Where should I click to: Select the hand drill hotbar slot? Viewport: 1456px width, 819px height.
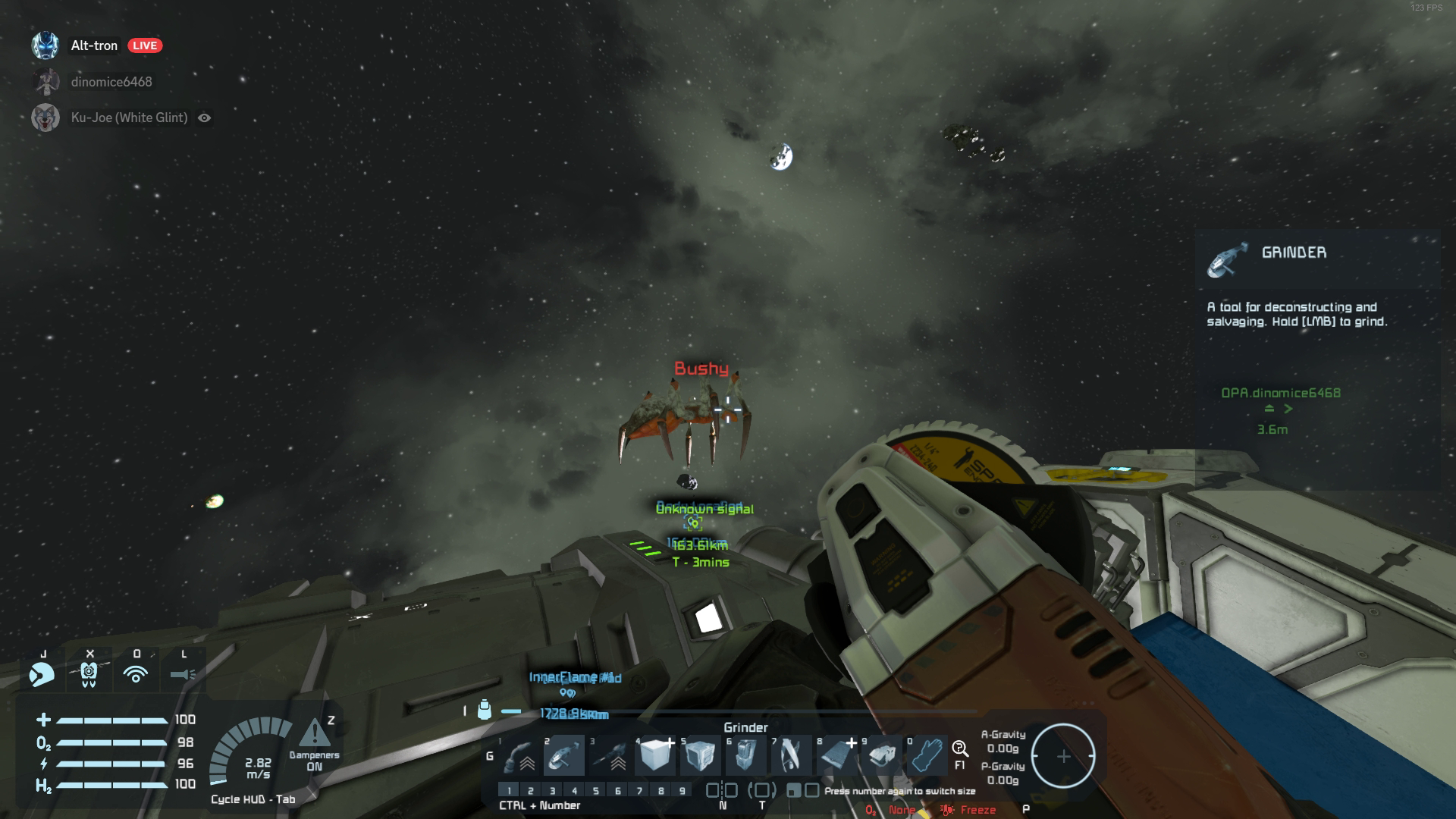click(x=610, y=755)
